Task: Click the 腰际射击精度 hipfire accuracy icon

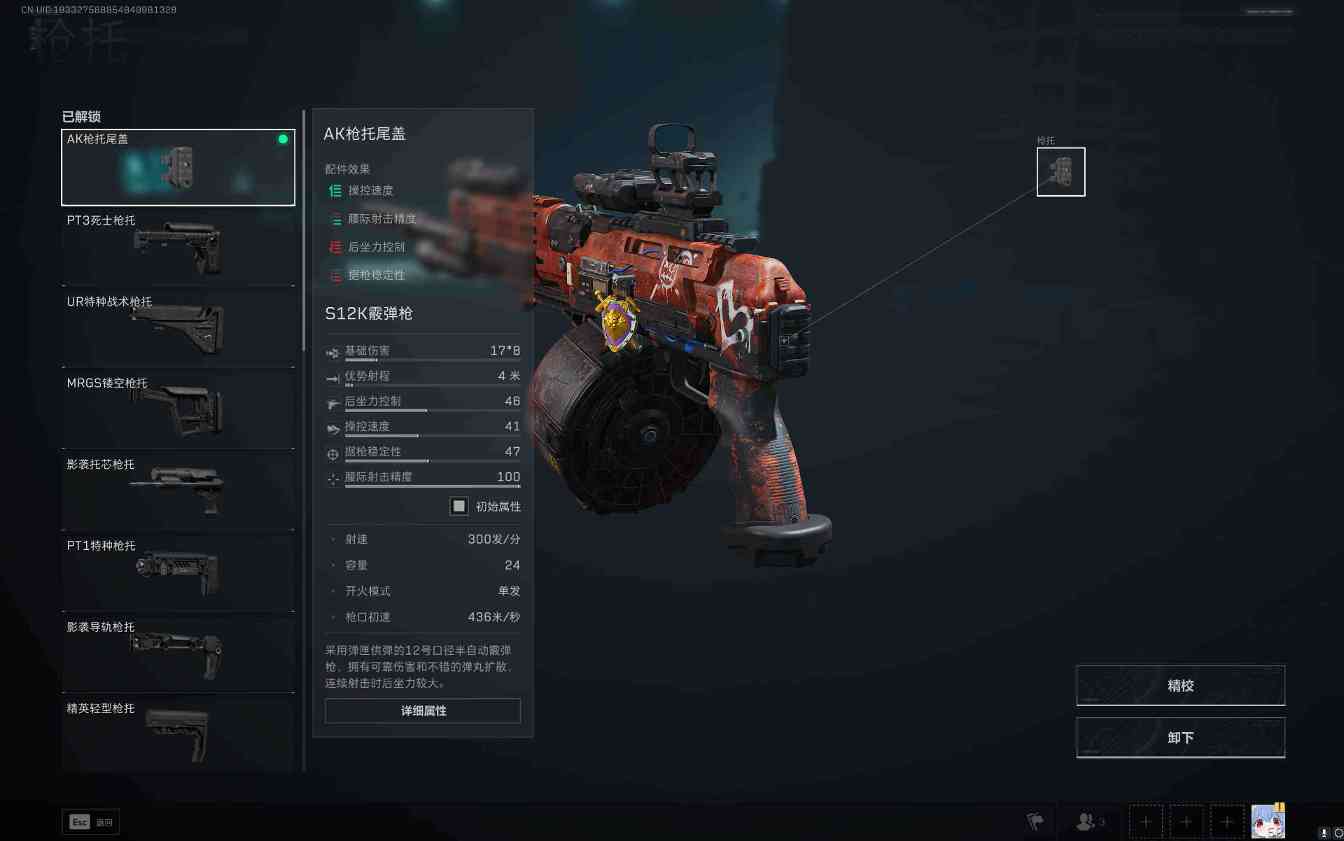Action: [x=332, y=477]
